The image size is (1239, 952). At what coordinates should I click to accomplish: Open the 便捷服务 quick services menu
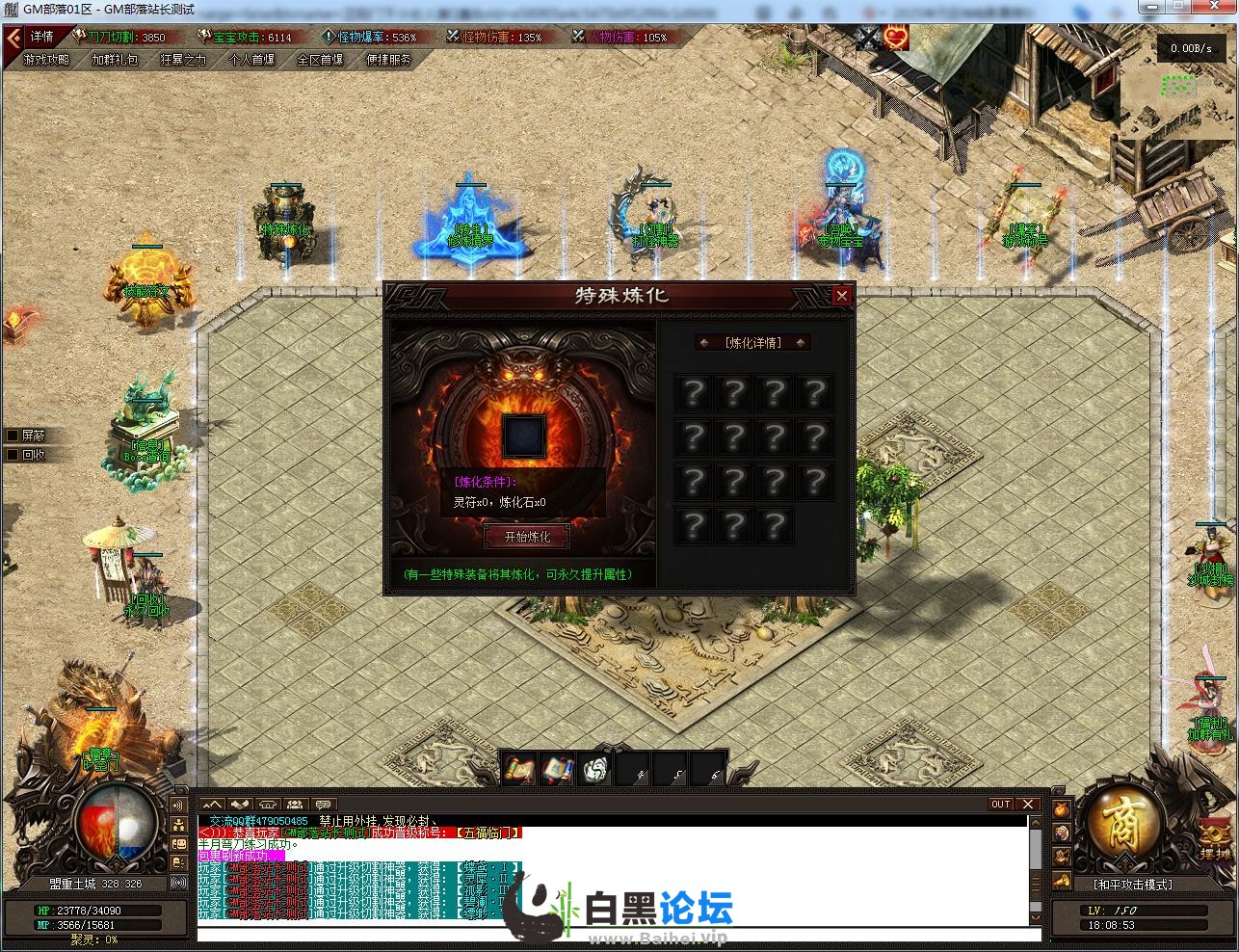click(x=388, y=60)
